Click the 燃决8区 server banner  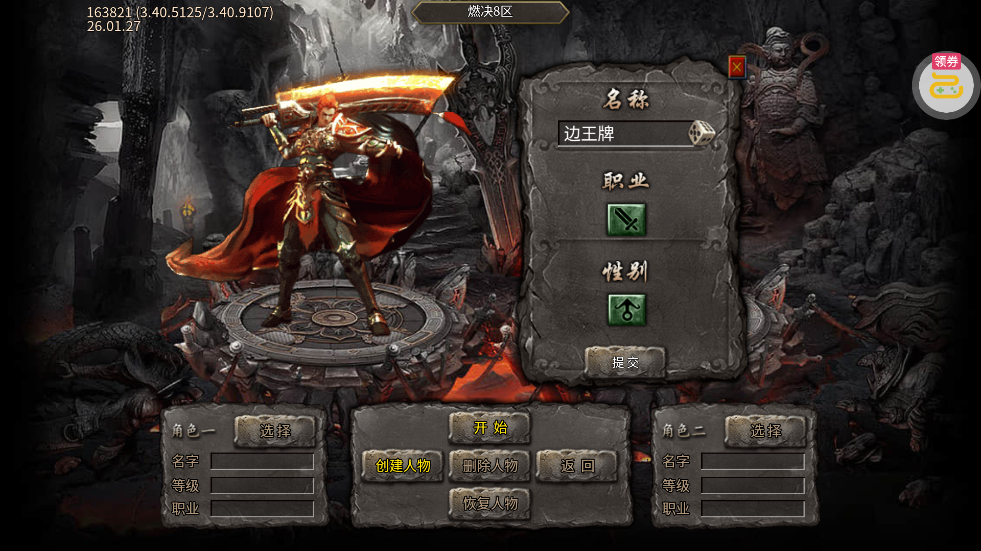[x=490, y=12]
